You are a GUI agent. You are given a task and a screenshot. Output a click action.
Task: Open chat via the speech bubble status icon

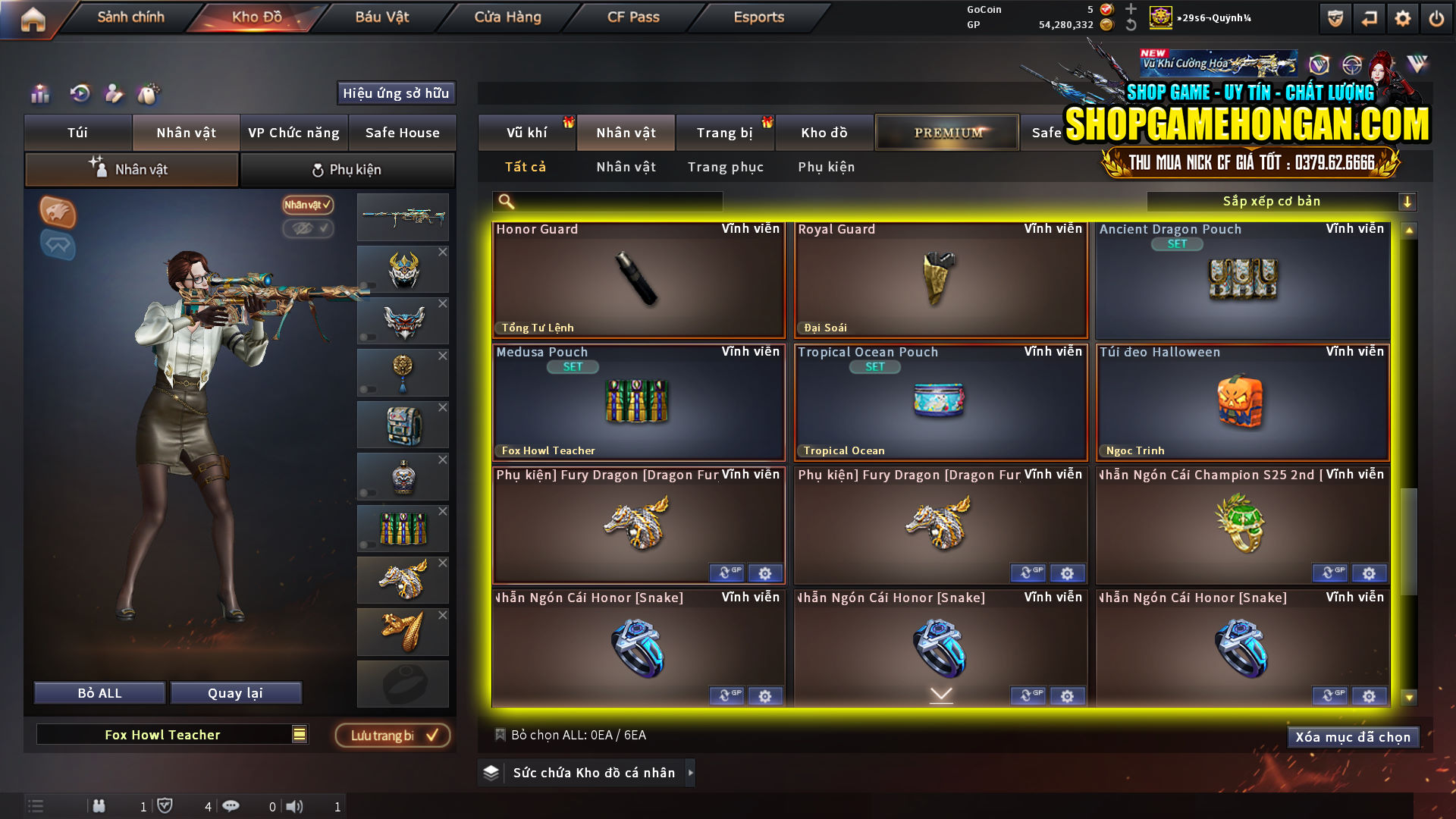pos(231,806)
